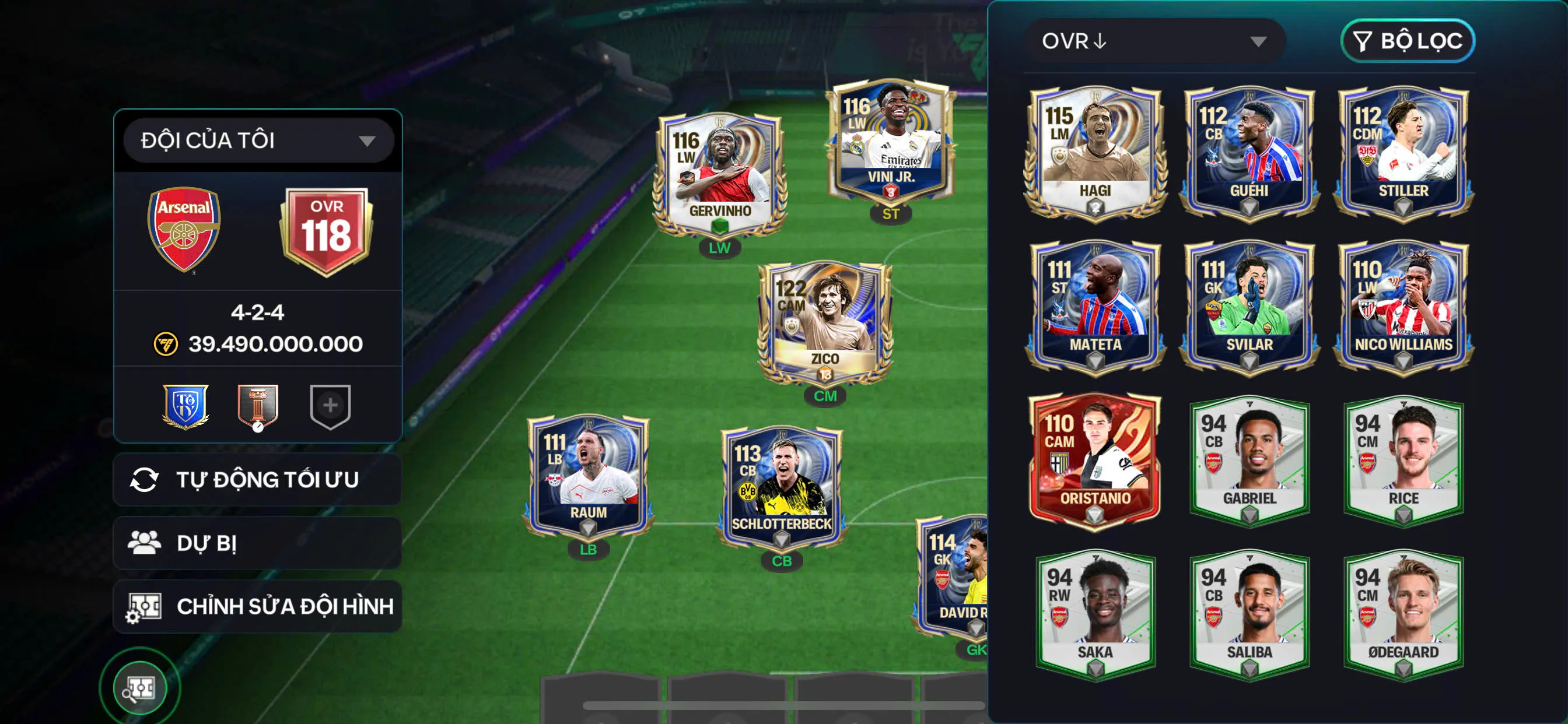This screenshot has width=1568, height=724.
Task: Choose Chỉnh Sửa Đội Hình option
Action: pyautogui.click(x=257, y=607)
